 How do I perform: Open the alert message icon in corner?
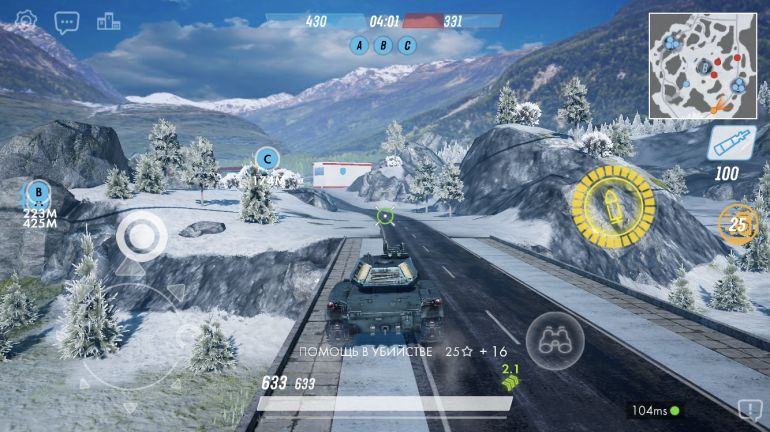click(x=748, y=409)
